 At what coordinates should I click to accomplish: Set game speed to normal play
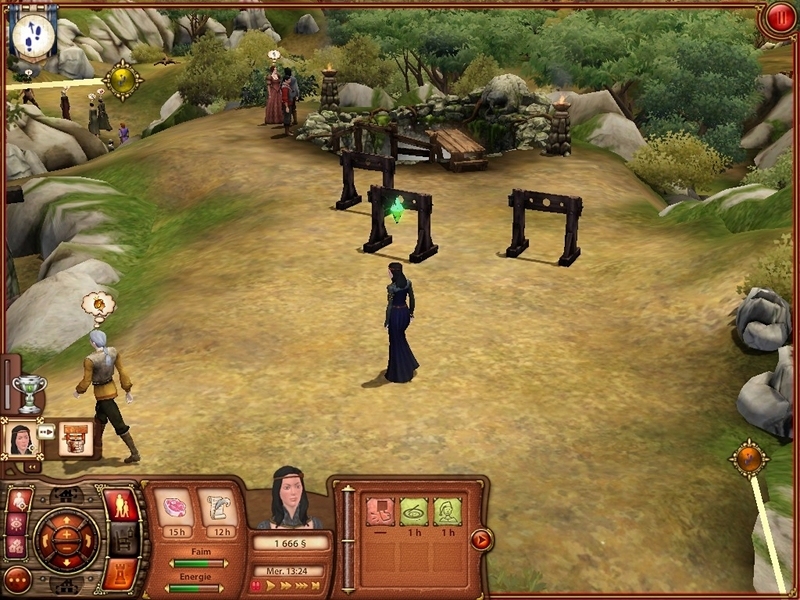271,586
